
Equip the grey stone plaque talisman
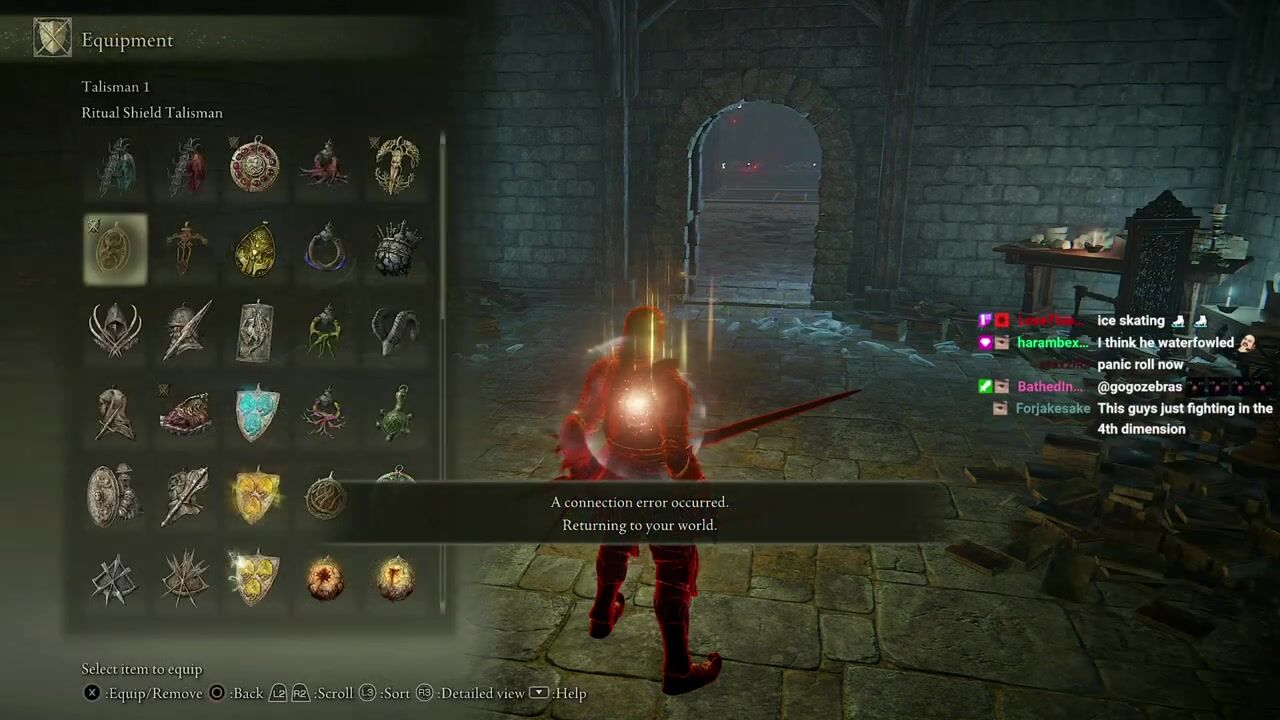254,331
